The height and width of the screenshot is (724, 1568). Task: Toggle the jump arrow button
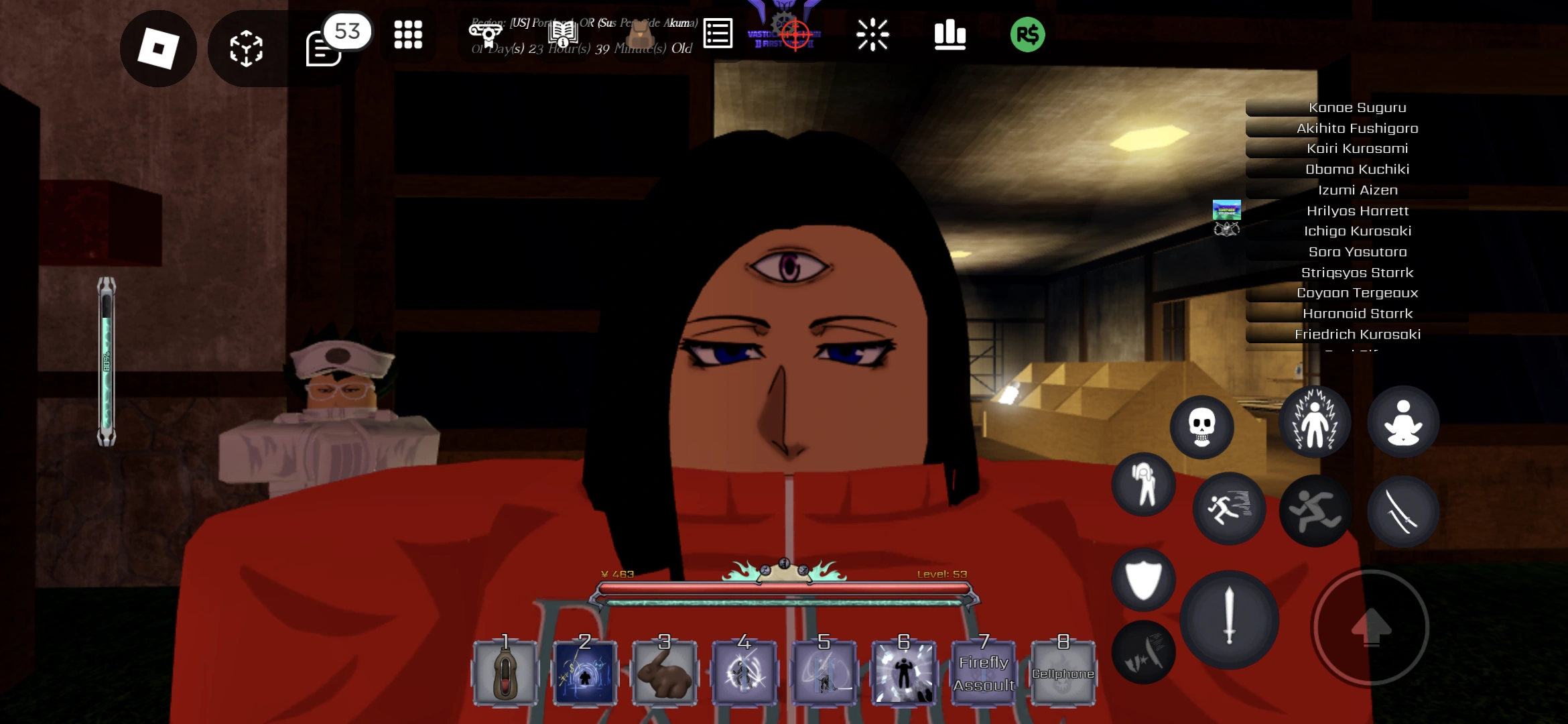tap(1371, 627)
